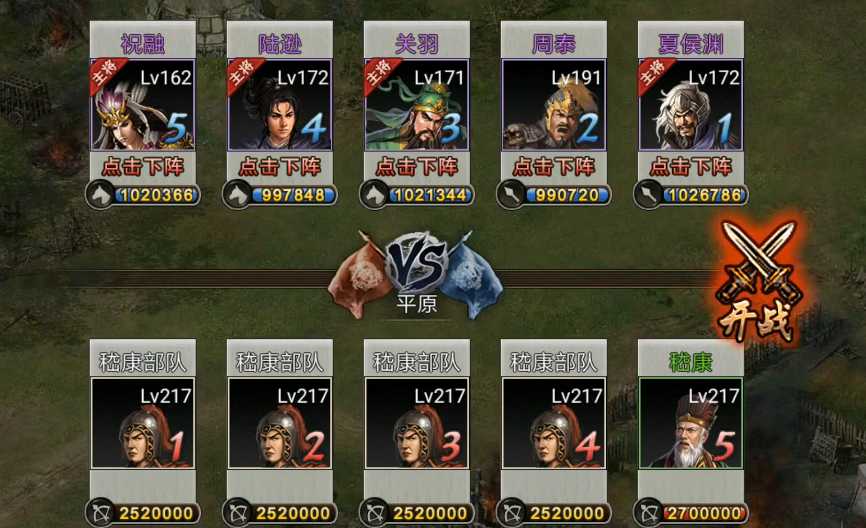Select 周泰's hero portrait card
Image resolution: width=866 pixels, height=528 pixels.
click(x=553, y=105)
